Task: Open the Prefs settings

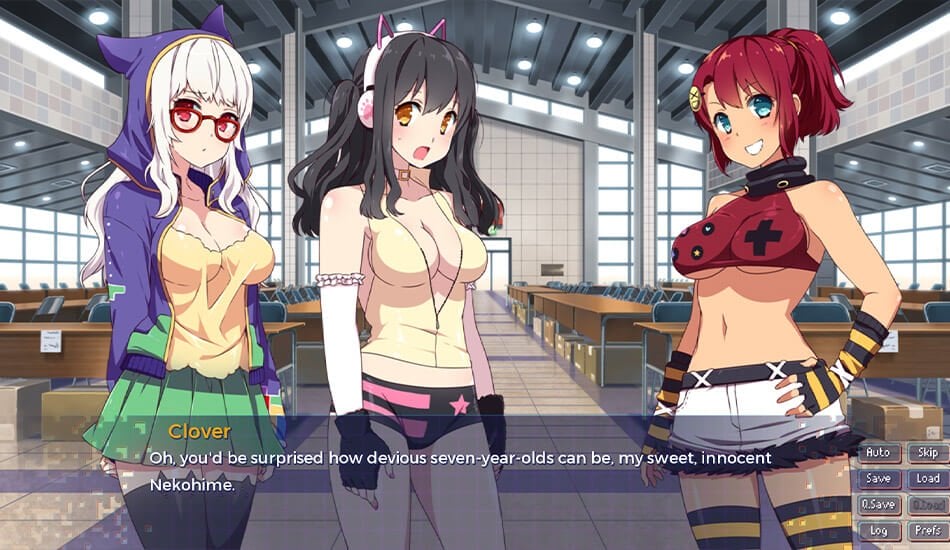Action: (x=927, y=530)
